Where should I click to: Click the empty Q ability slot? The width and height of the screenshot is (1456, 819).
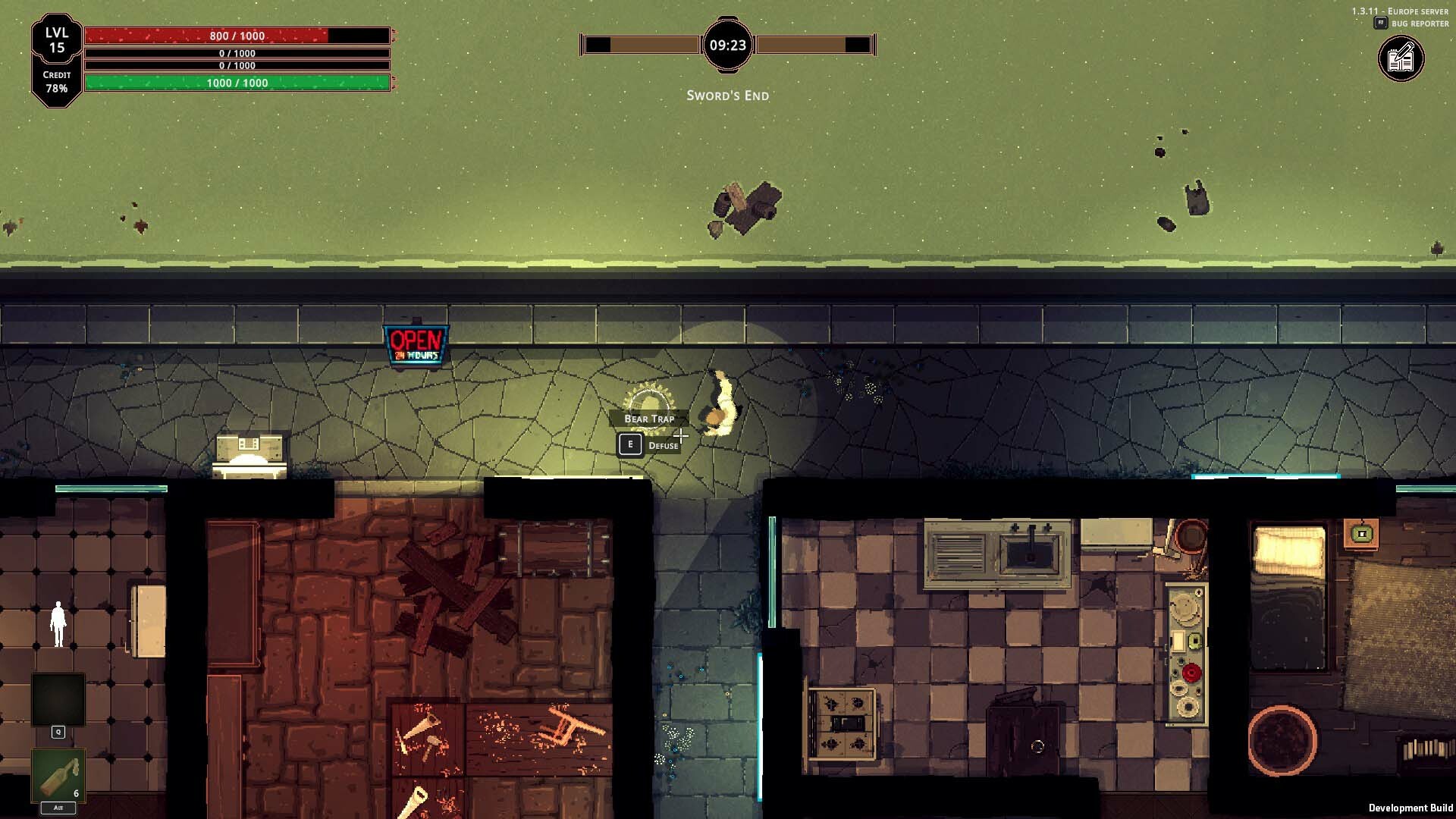[x=58, y=700]
